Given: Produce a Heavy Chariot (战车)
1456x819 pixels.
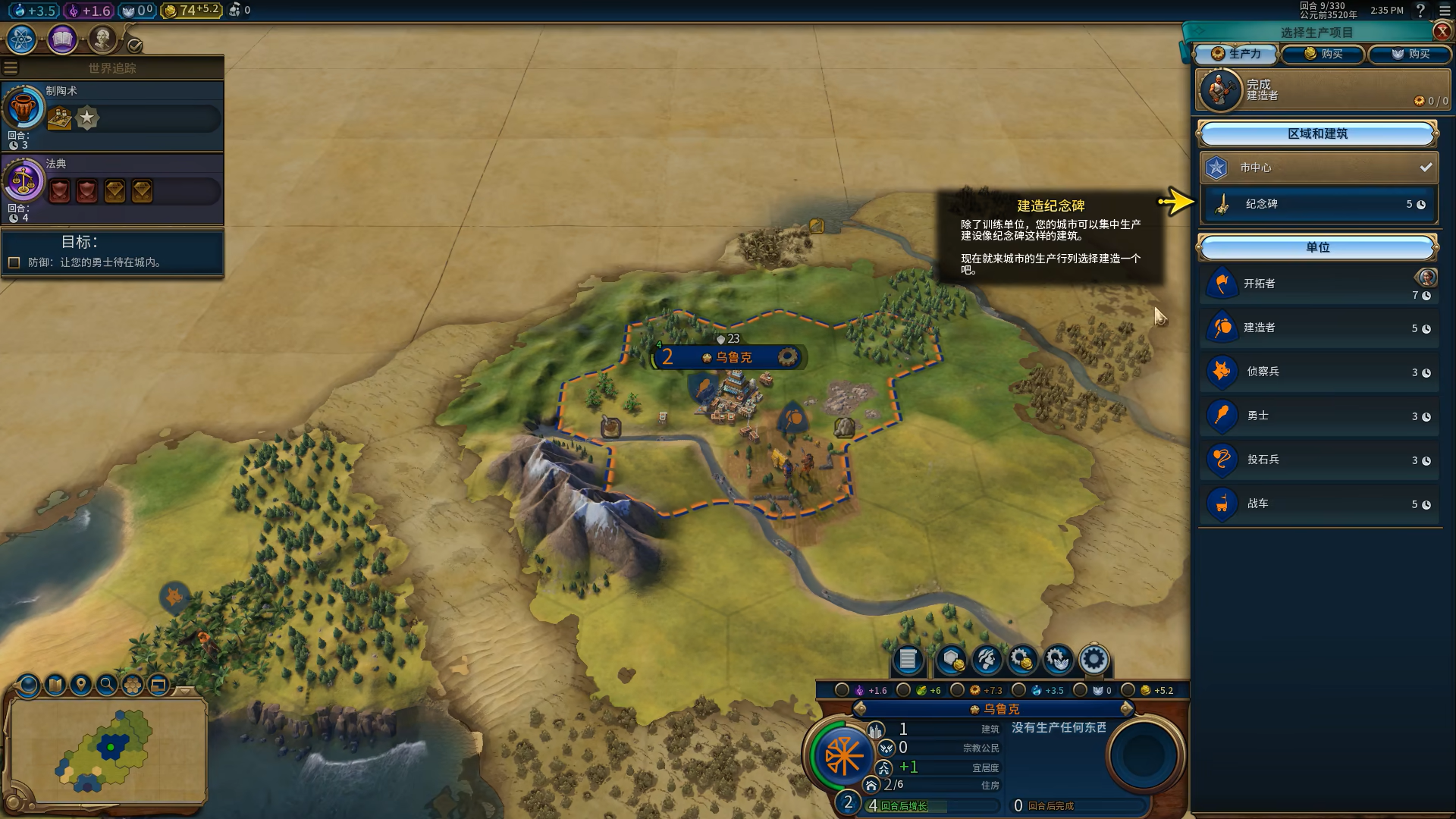Looking at the screenshot, I should (x=1318, y=504).
